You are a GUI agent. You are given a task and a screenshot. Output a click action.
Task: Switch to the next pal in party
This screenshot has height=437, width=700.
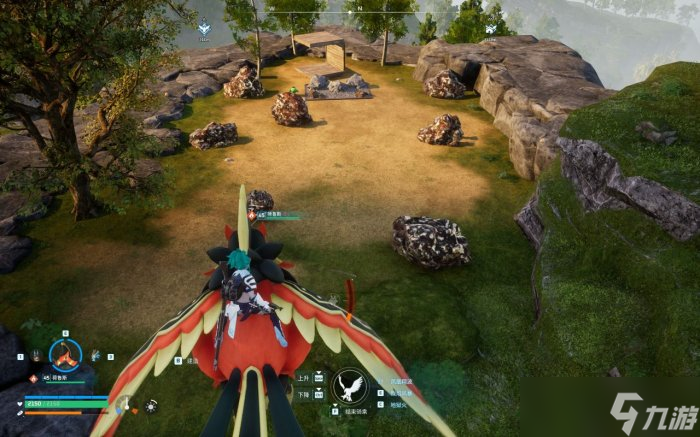pos(96,355)
